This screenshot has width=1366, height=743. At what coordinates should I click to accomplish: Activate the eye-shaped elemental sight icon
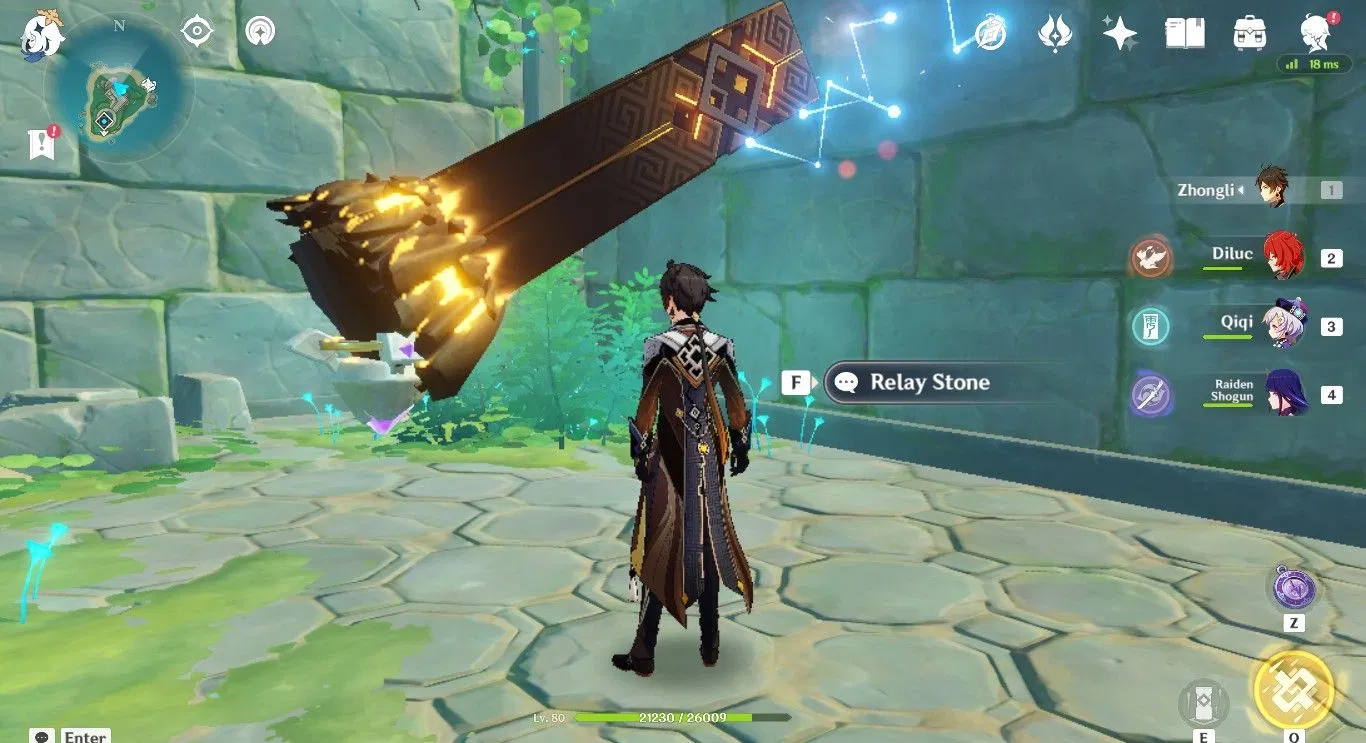(x=197, y=31)
